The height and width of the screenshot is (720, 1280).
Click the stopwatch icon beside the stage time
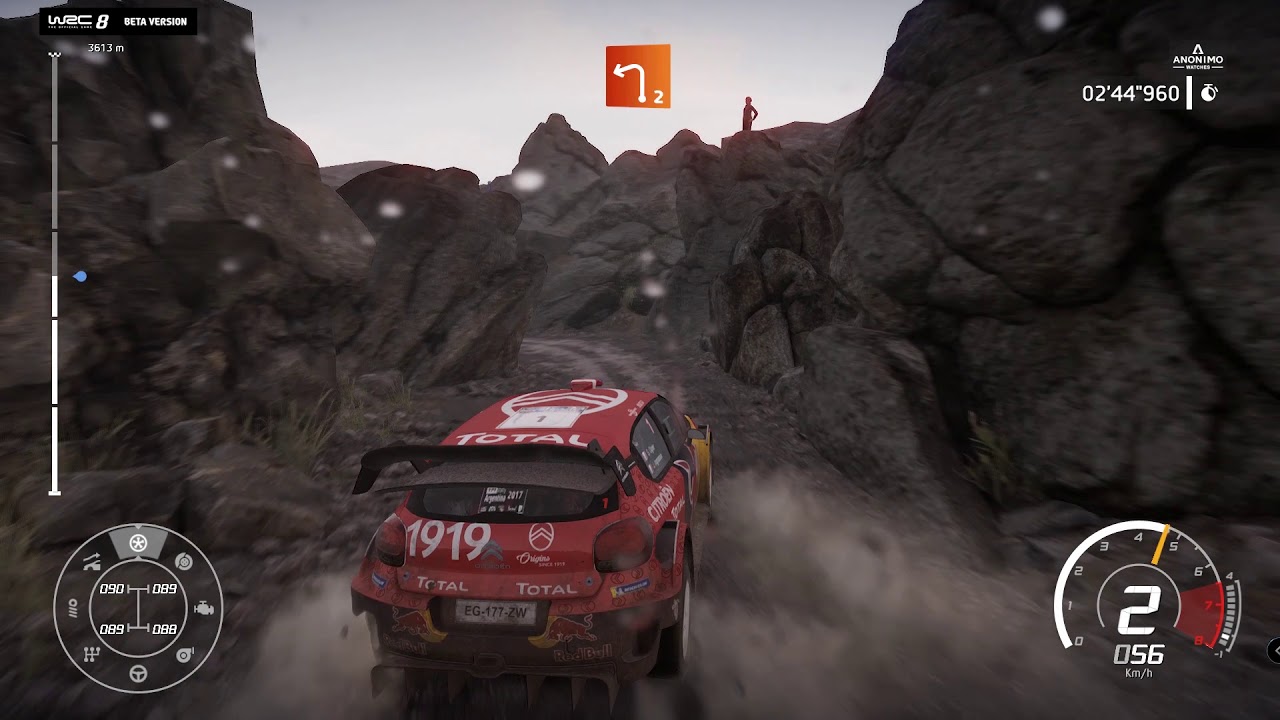click(x=1208, y=94)
